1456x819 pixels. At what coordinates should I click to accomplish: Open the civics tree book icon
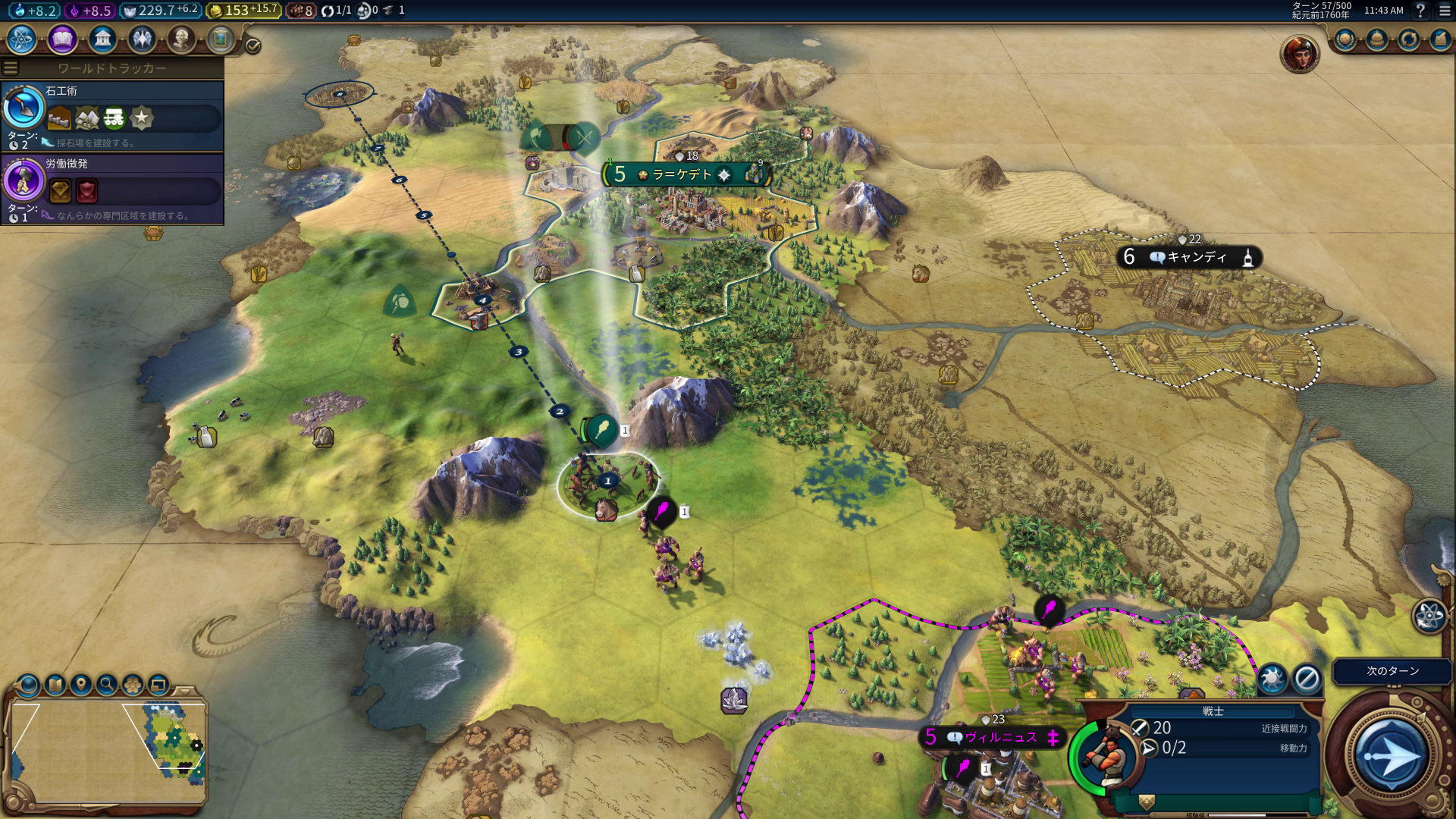[x=62, y=39]
